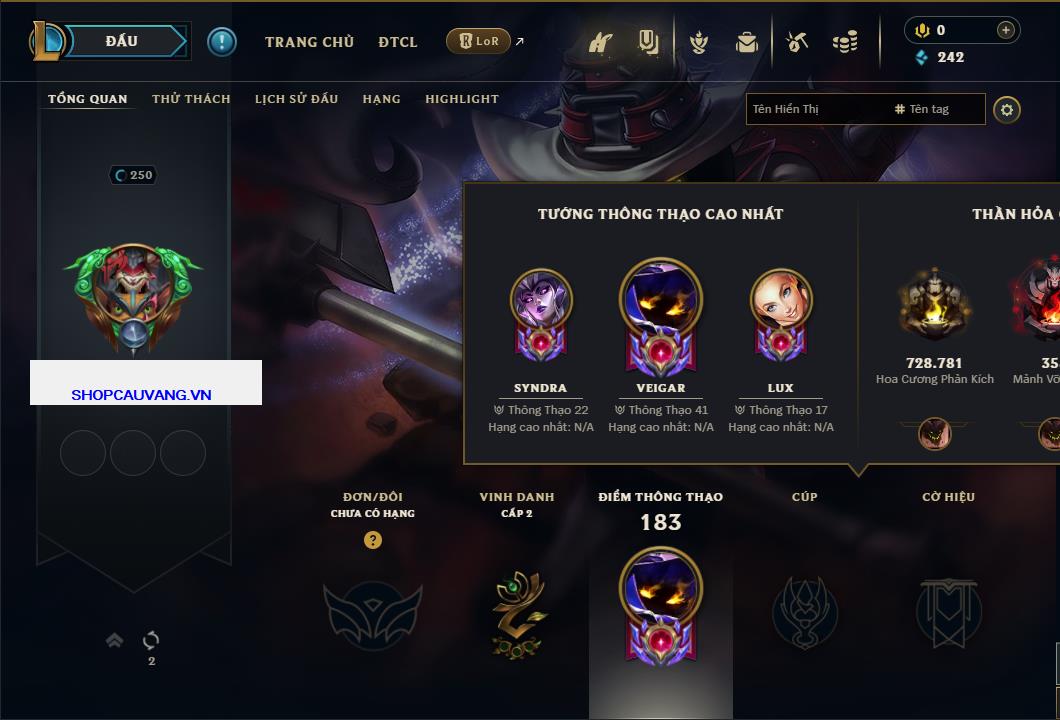This screenshot has width=1060, height=720.
Task: Select the TỔNG QUAN tab
Action: coord(88,99)
